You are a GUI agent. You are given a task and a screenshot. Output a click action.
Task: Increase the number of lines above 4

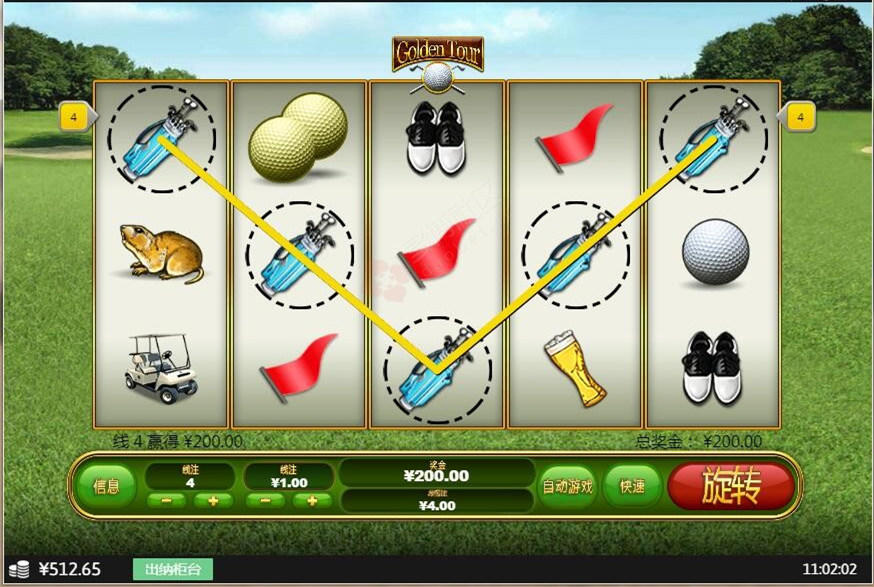(x=213, y=500)
